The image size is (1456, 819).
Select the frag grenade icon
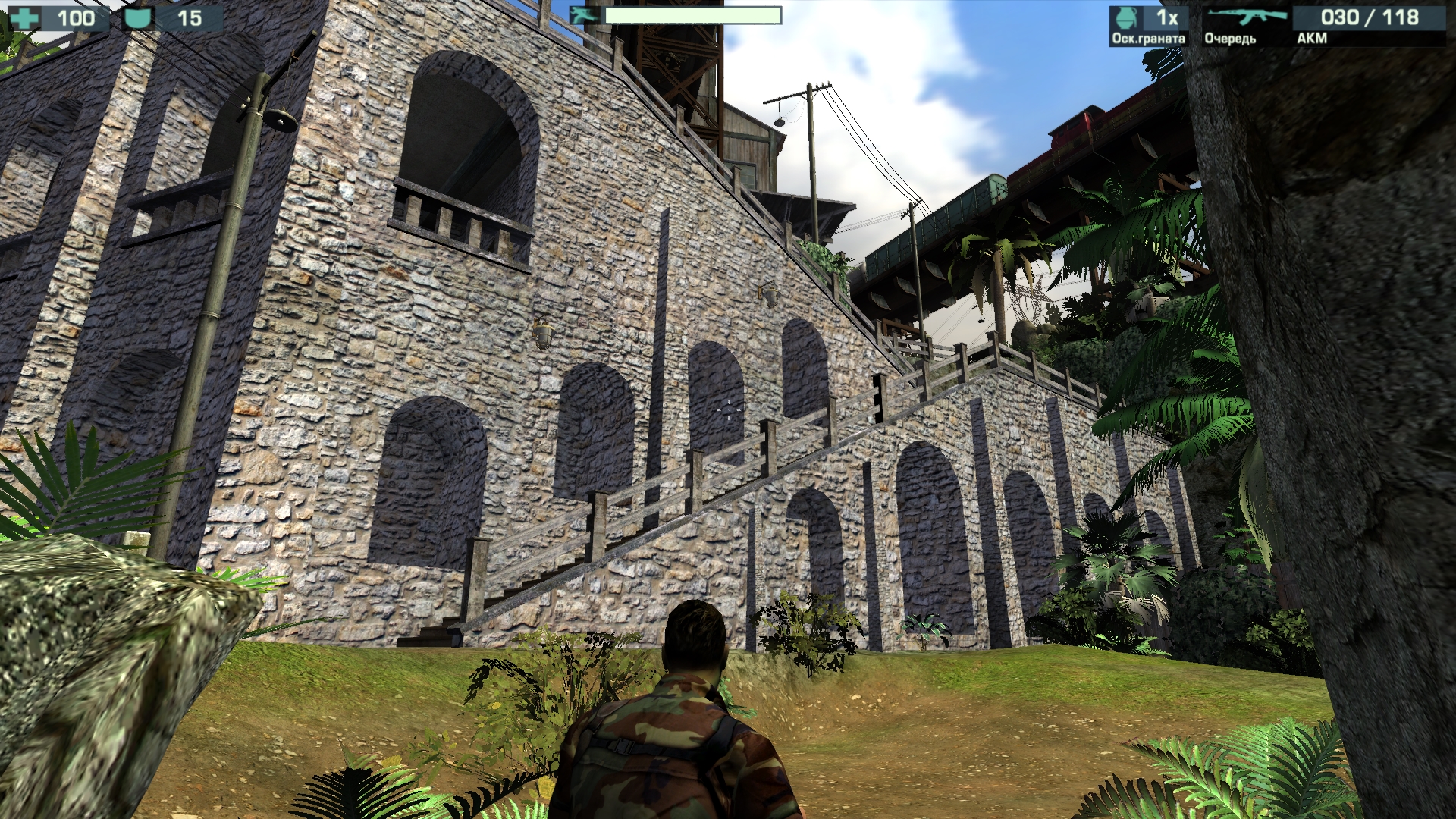click(1127, 18)
